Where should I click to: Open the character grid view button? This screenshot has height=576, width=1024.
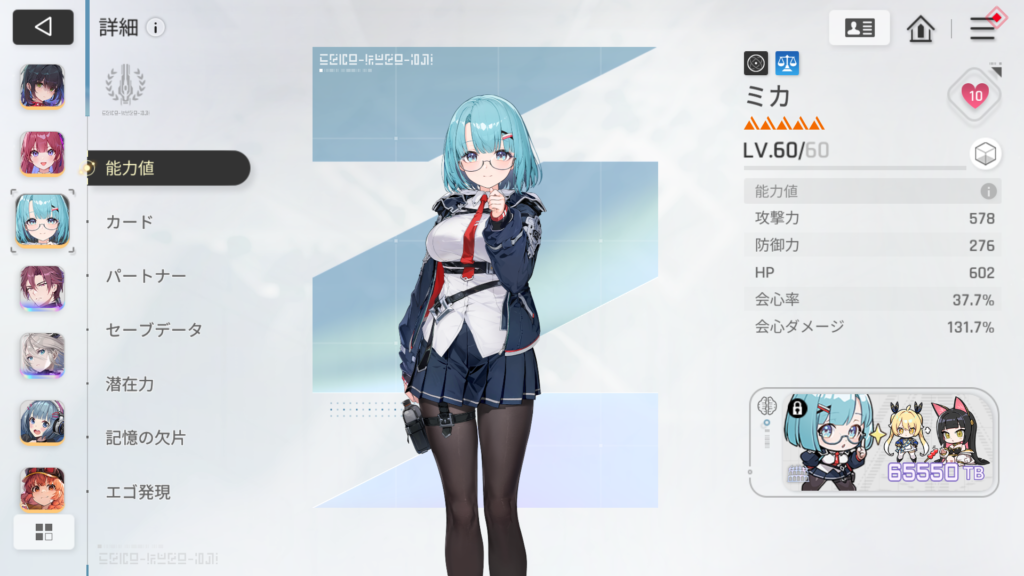pos(44,532)
